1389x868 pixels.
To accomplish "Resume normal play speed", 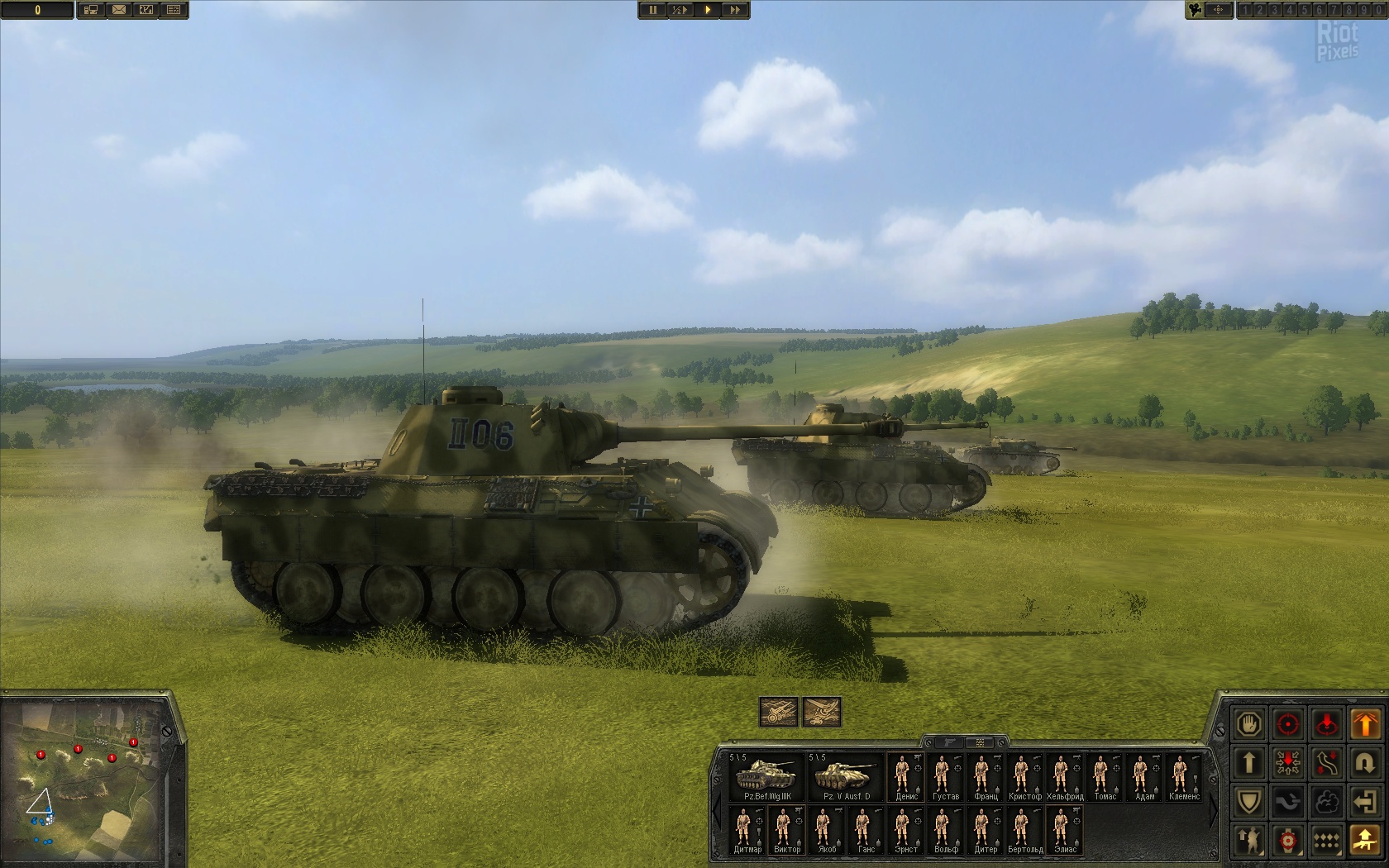I will point(707,10).
